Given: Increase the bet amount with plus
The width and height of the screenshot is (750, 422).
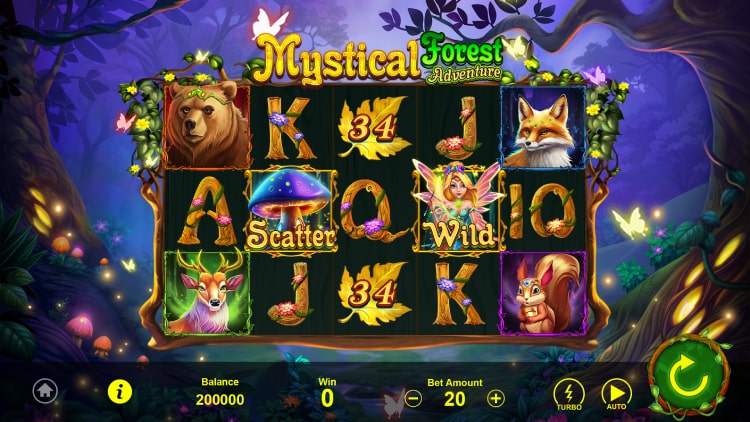Looking at the screenshot, I should (x=496, y=398).
